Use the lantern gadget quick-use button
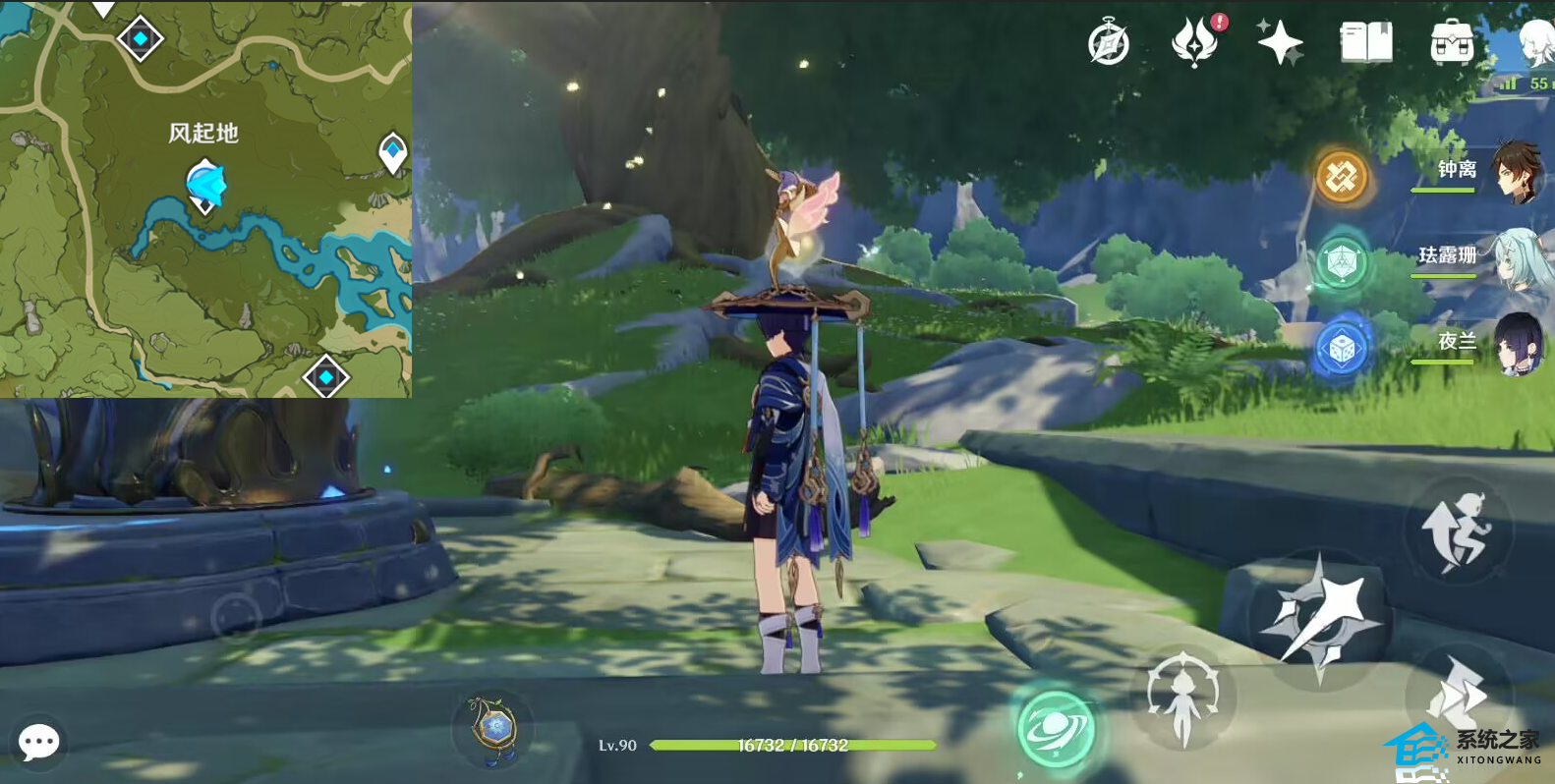The image size is (1555, 784). tap(492, 729)
